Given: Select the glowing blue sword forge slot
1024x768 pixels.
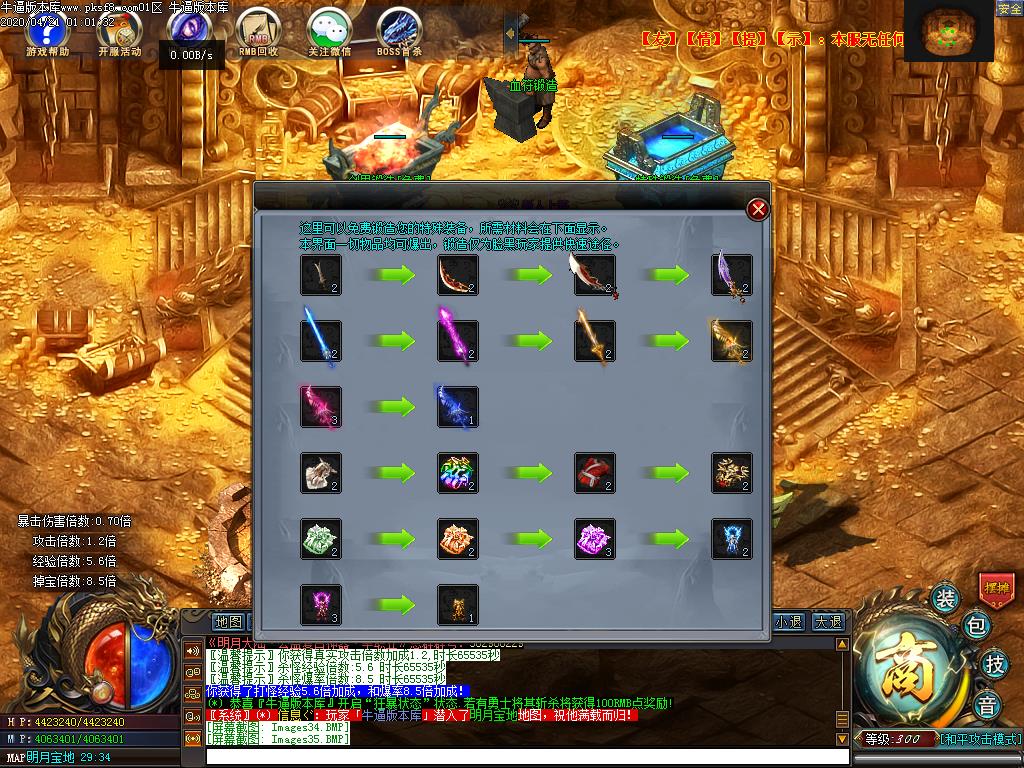Looking at the screenshot, I should (321, 341).
